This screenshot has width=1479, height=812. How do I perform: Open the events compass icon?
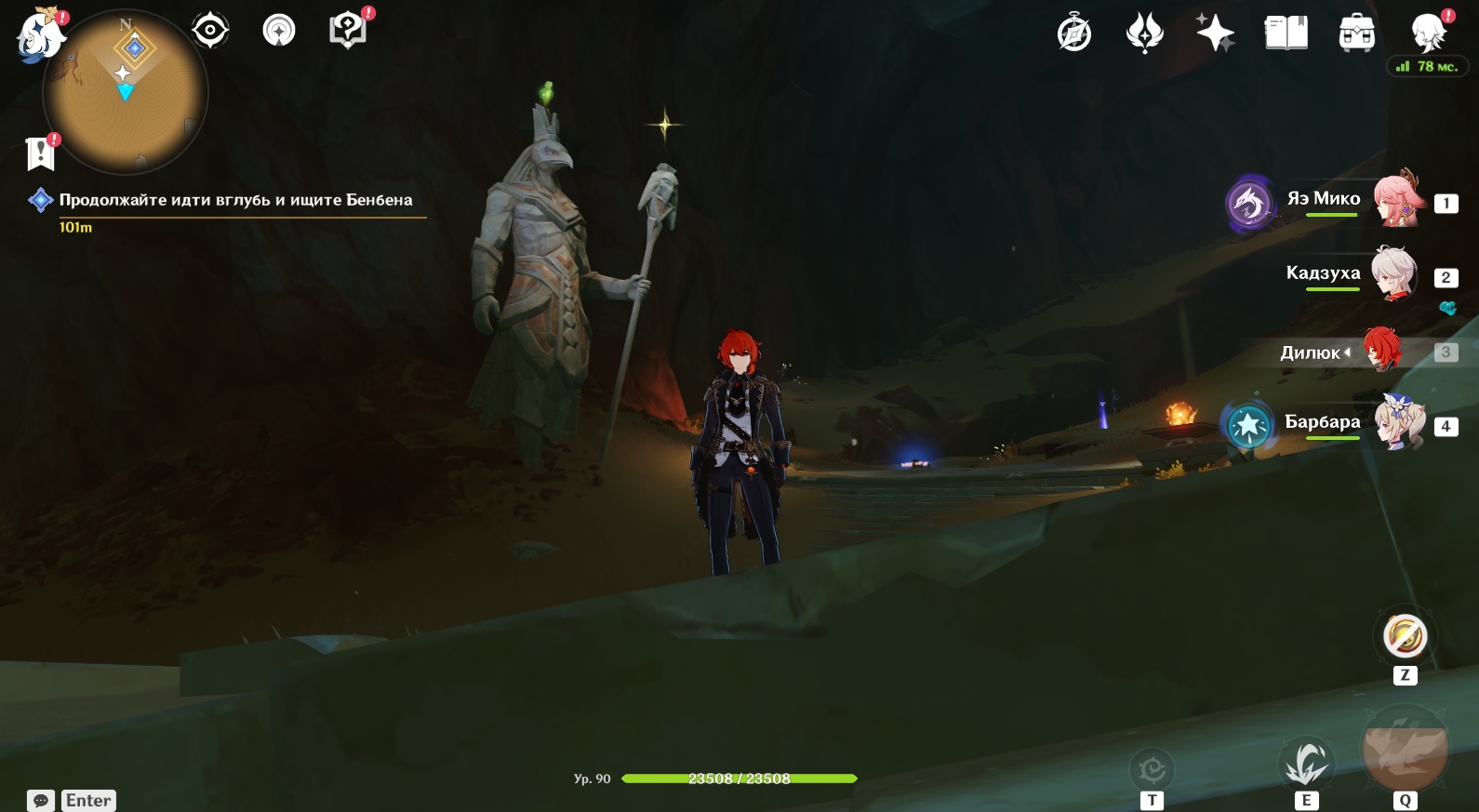pyautogui.click(x=1074, y=33)
